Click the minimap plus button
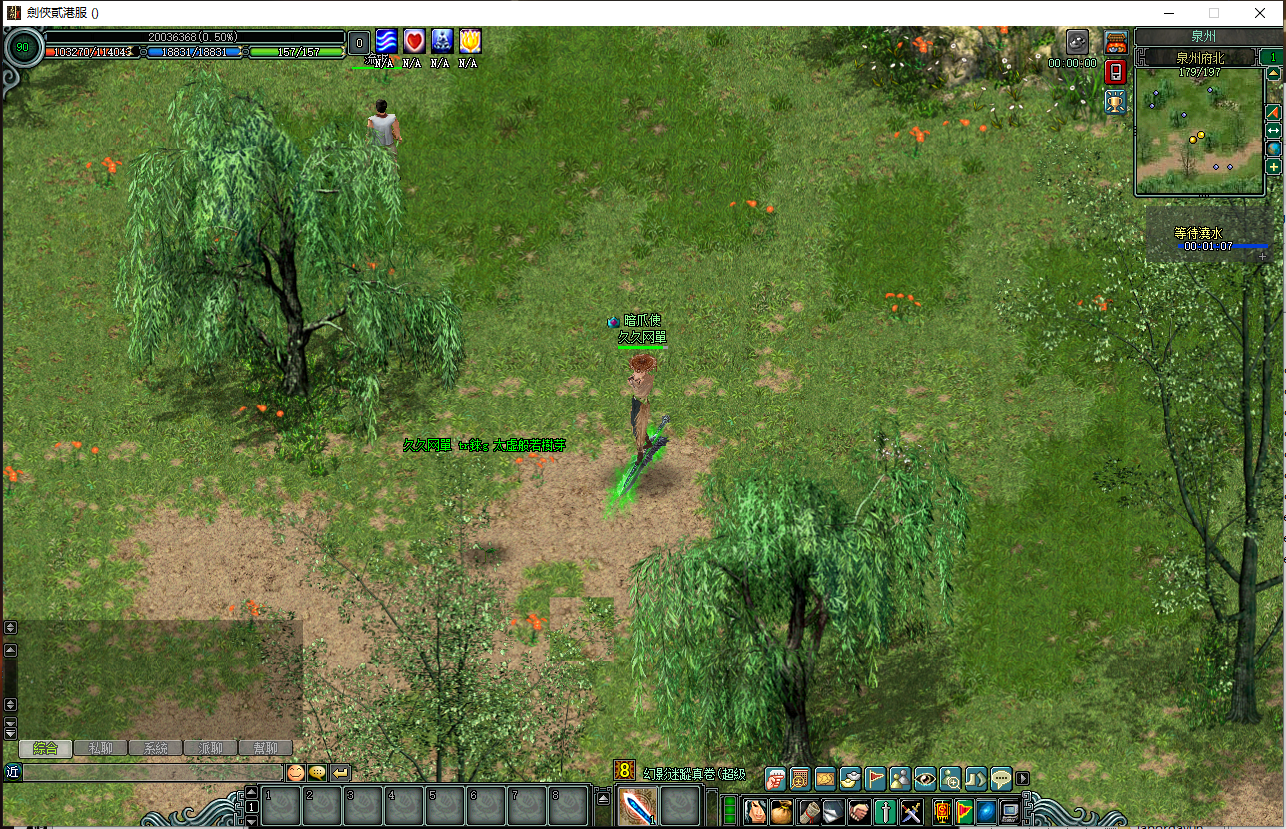This screenshot has height=829, width=1286. 1274,167
